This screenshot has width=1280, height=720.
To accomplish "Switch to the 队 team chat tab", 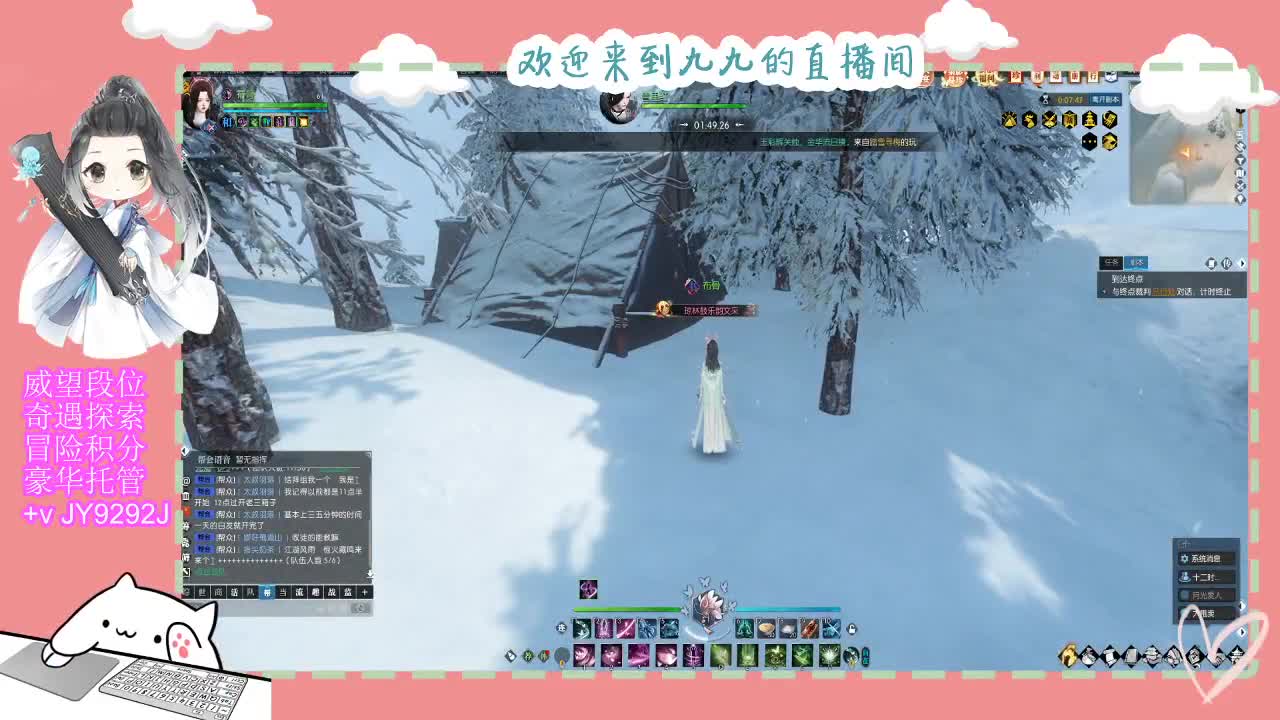I will (252, 591).
